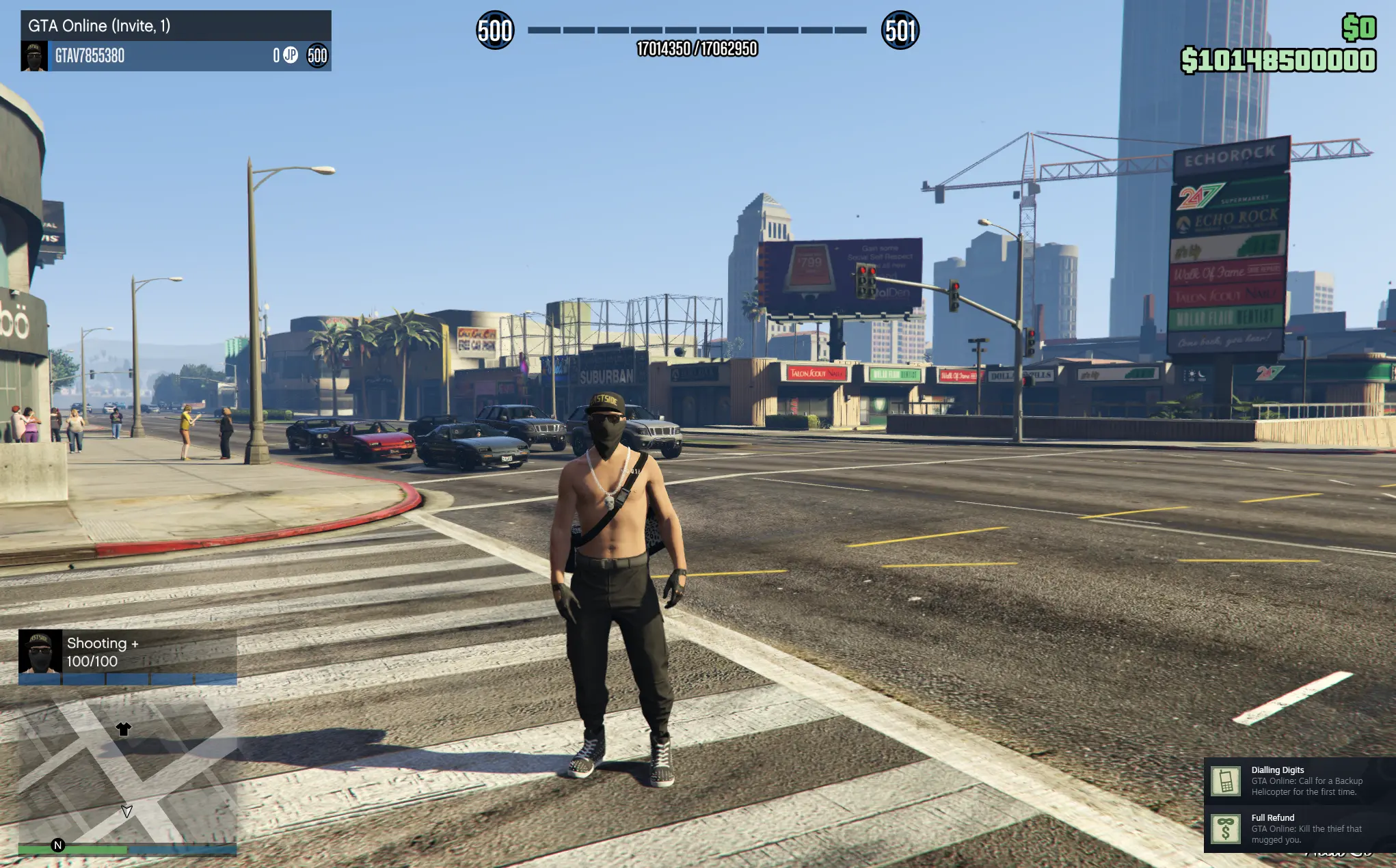1396x868 pixels.
Task: Open the Dialling Digits notification
Action: pyautogui.click(x=1292, y=781)
